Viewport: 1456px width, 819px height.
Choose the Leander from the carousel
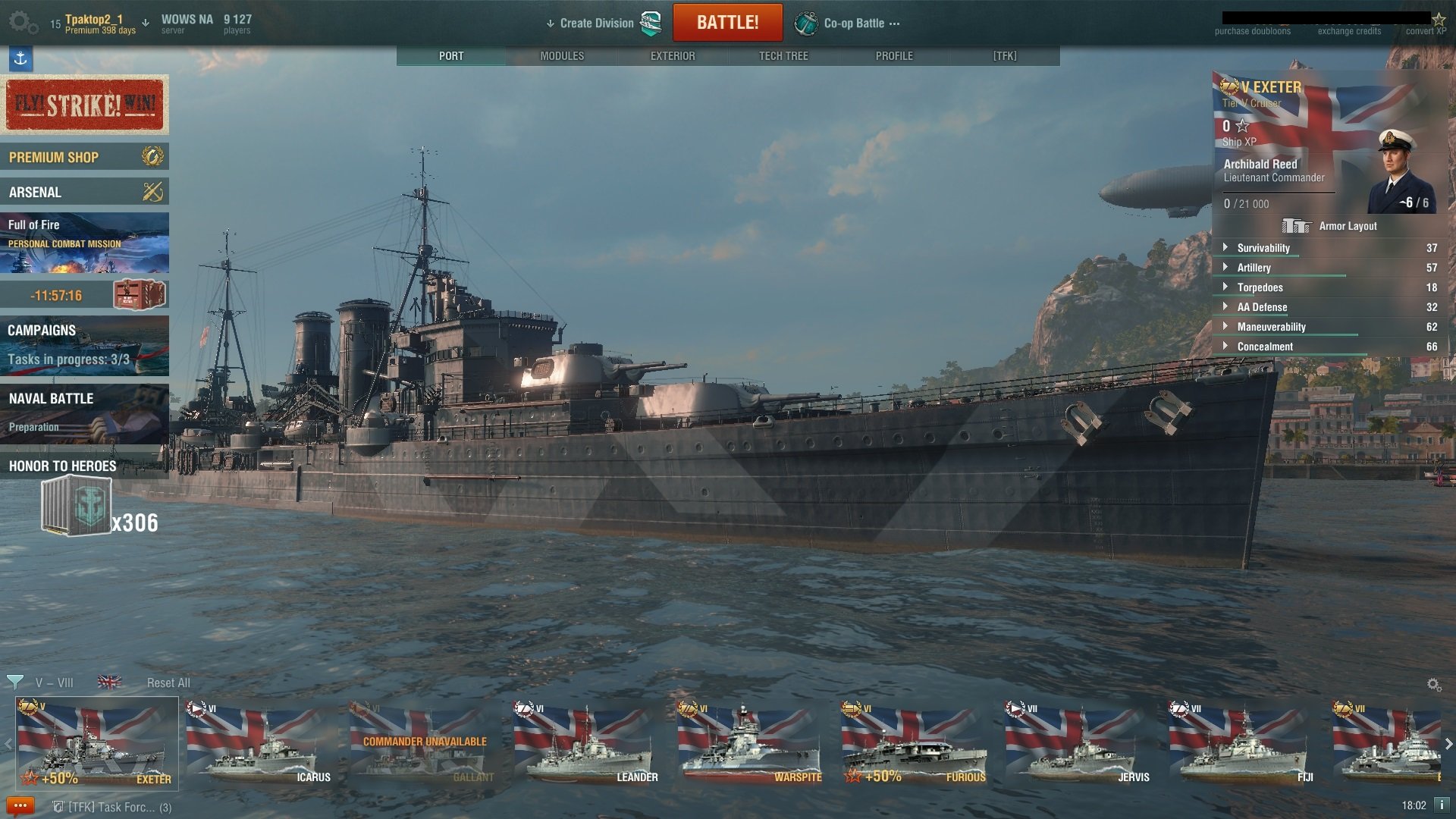[x=585, y=743]
